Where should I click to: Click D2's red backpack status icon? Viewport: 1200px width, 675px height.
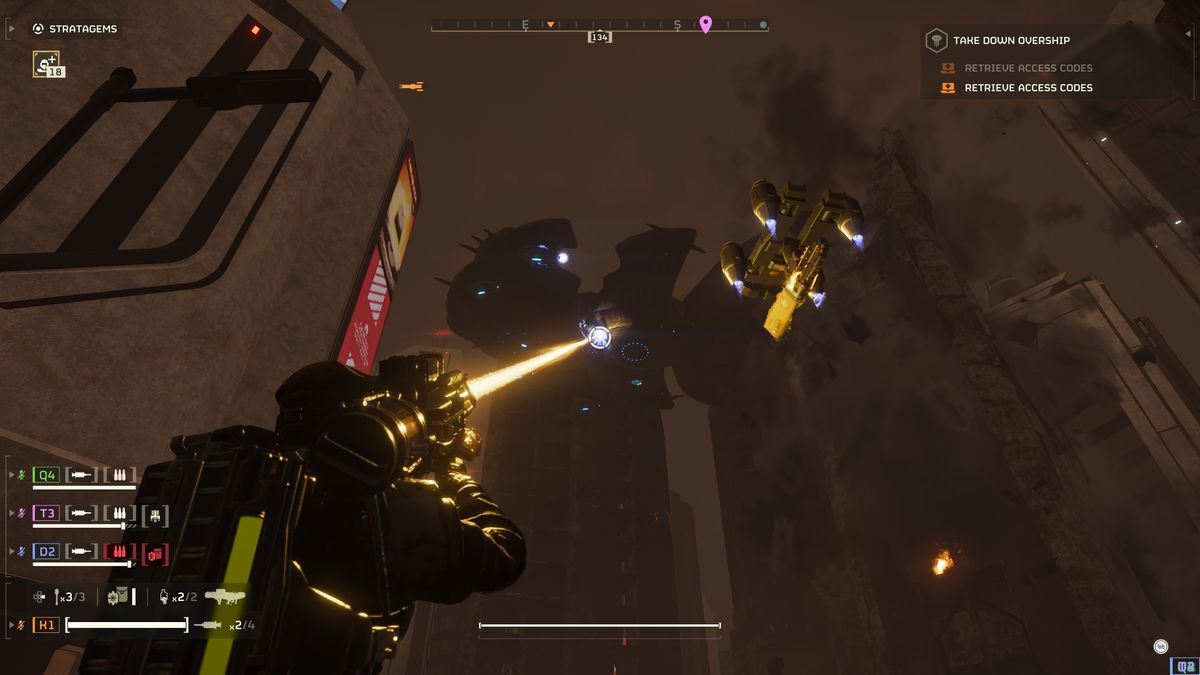155,553
